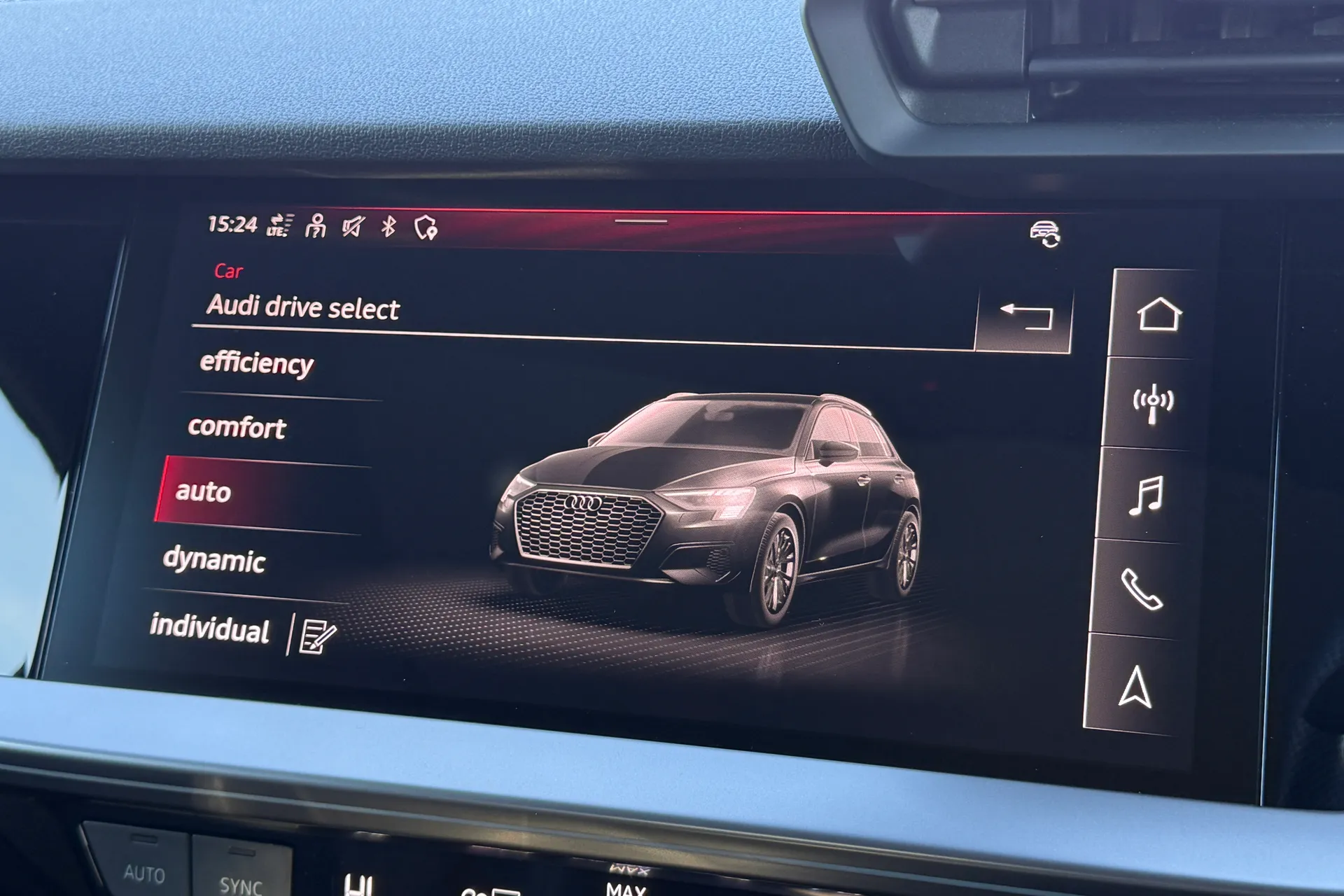1344x896 pixels.
Task: Select the efficiency drive mode
Action: coord(256,363)
